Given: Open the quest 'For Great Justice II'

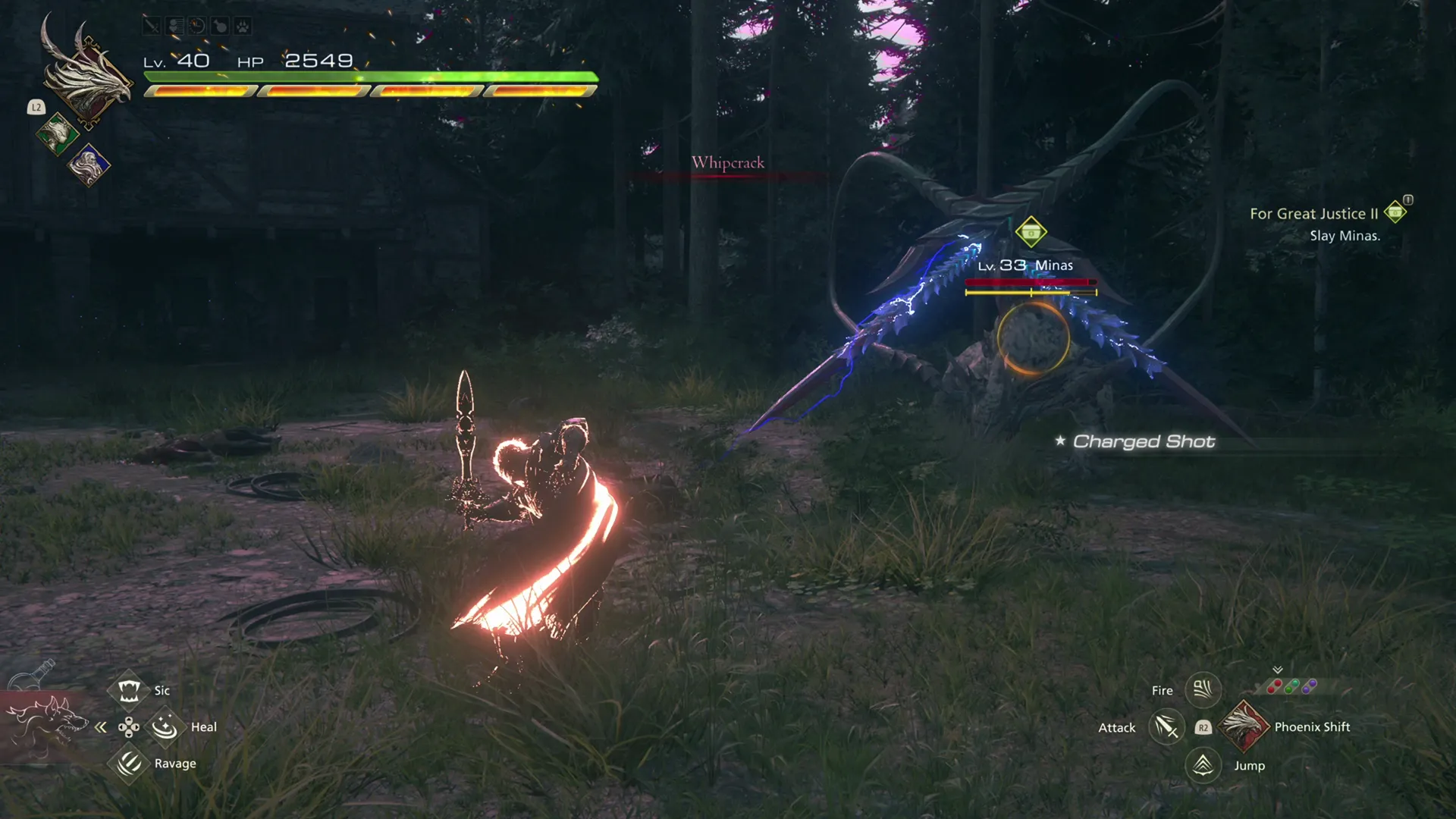Looking at the screenshot, I should click(x=1314, y=214).
